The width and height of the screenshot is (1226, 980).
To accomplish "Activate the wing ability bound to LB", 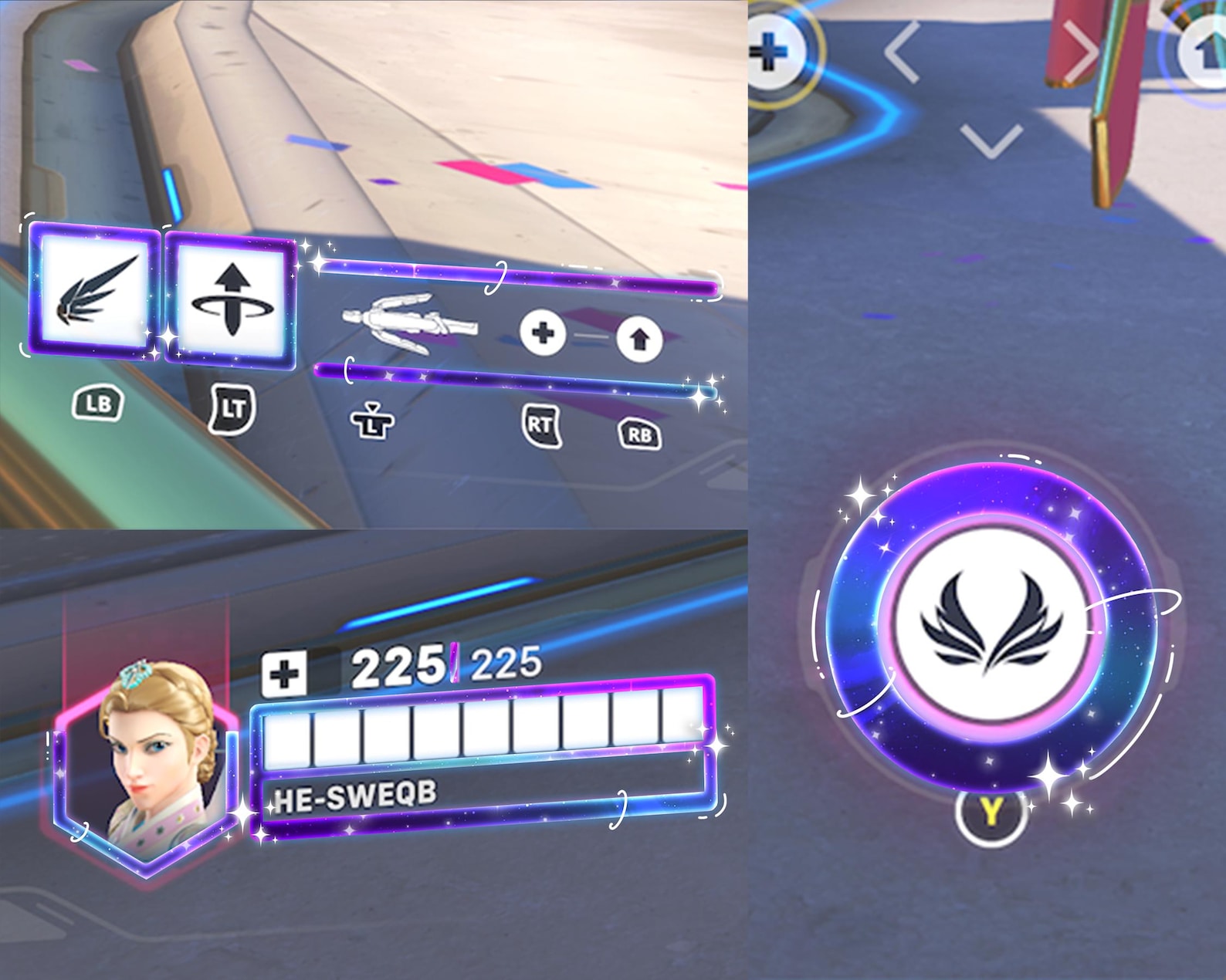I will point(97,293).
